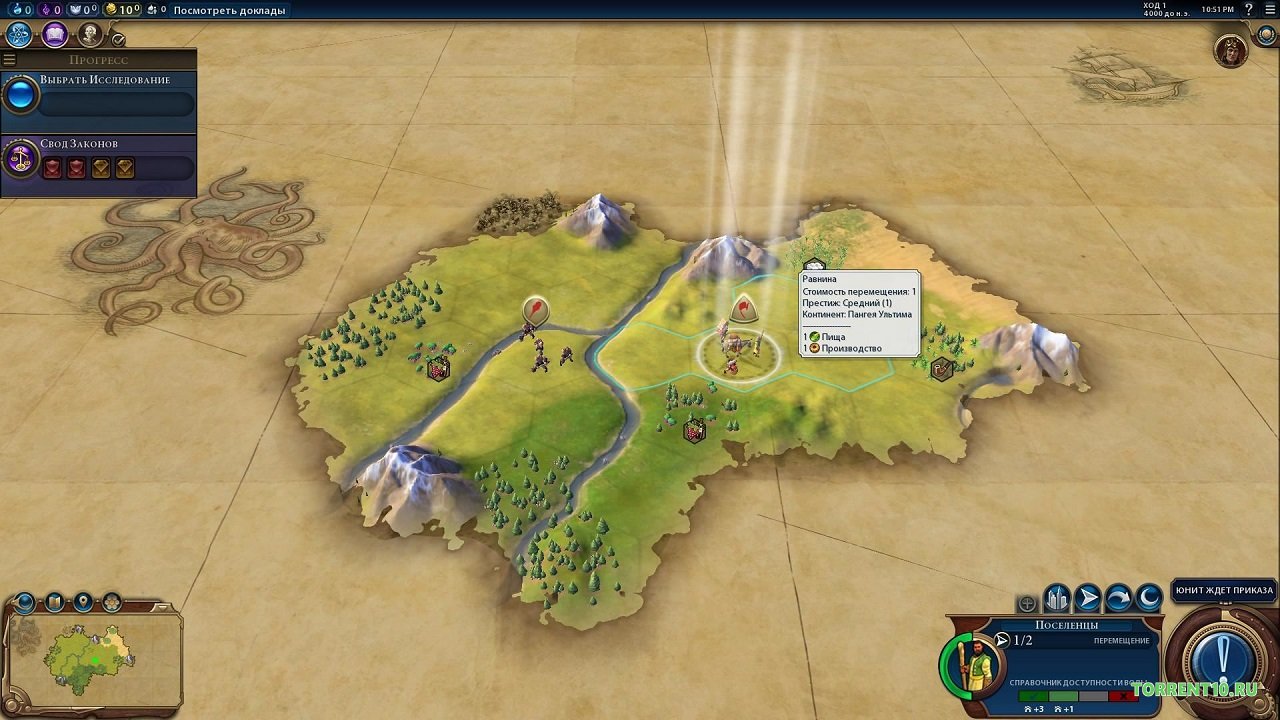This screenshot has width=1280, height=720.
Task: Choose research via "Выбрать исследование"
Action: (104, 80)
